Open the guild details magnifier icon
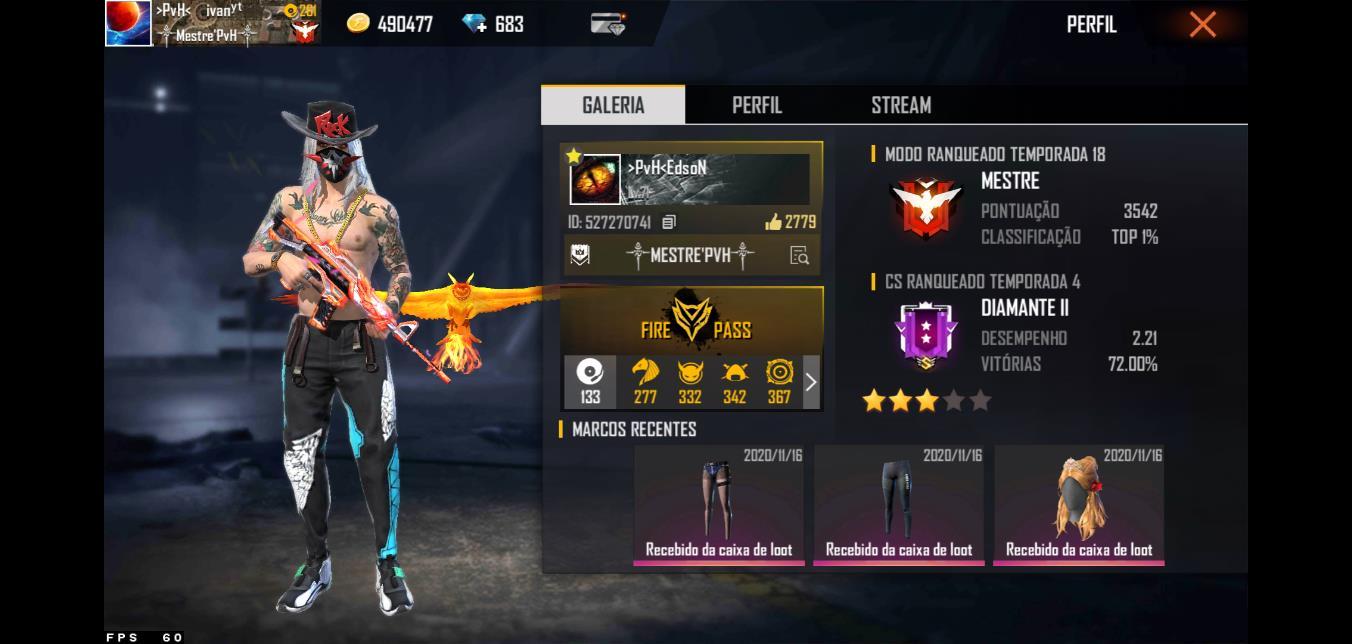The image size is (1352, 644). (x=799, y=255)
